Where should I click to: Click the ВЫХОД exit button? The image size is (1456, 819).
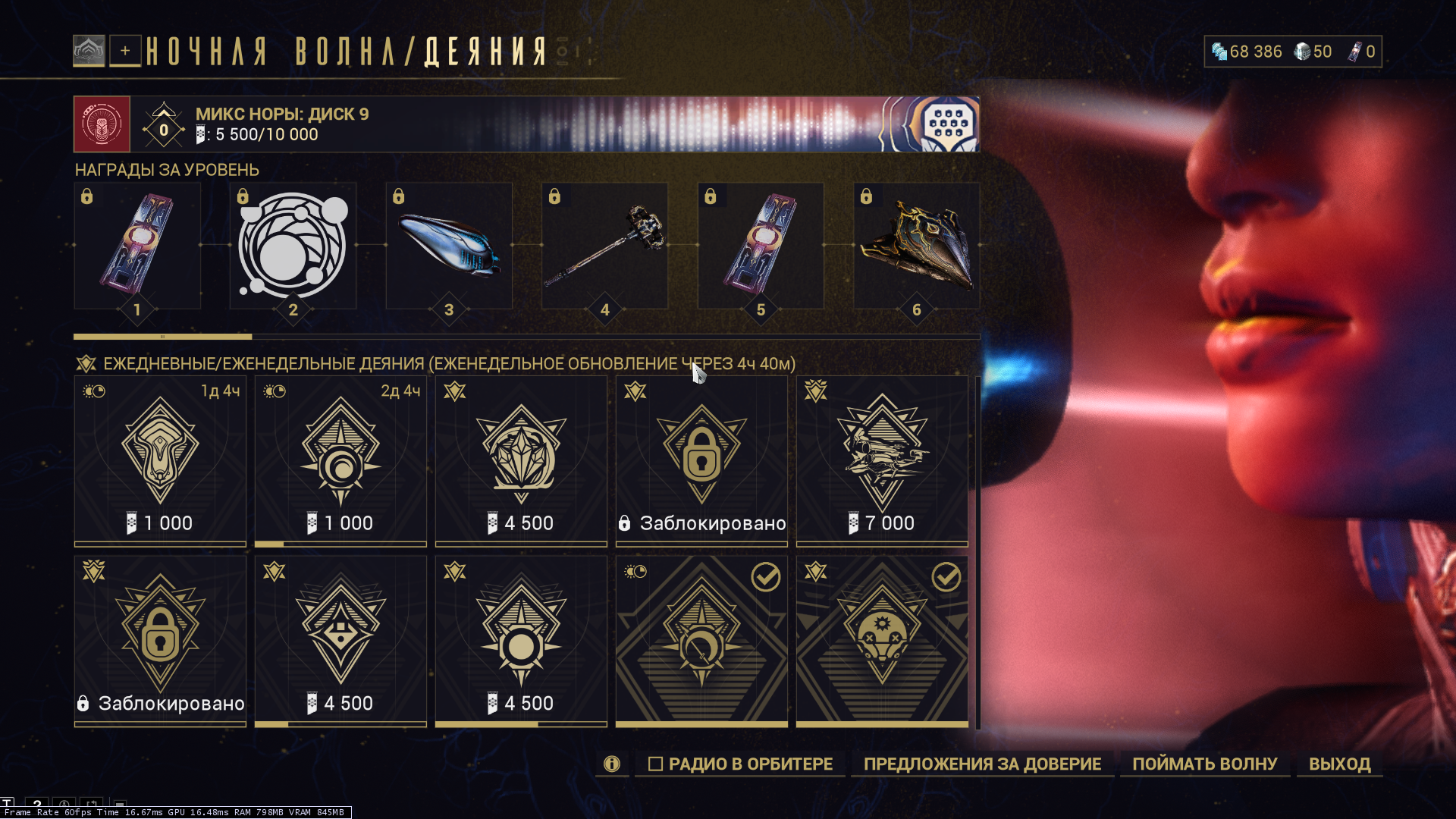point(1339,764)
